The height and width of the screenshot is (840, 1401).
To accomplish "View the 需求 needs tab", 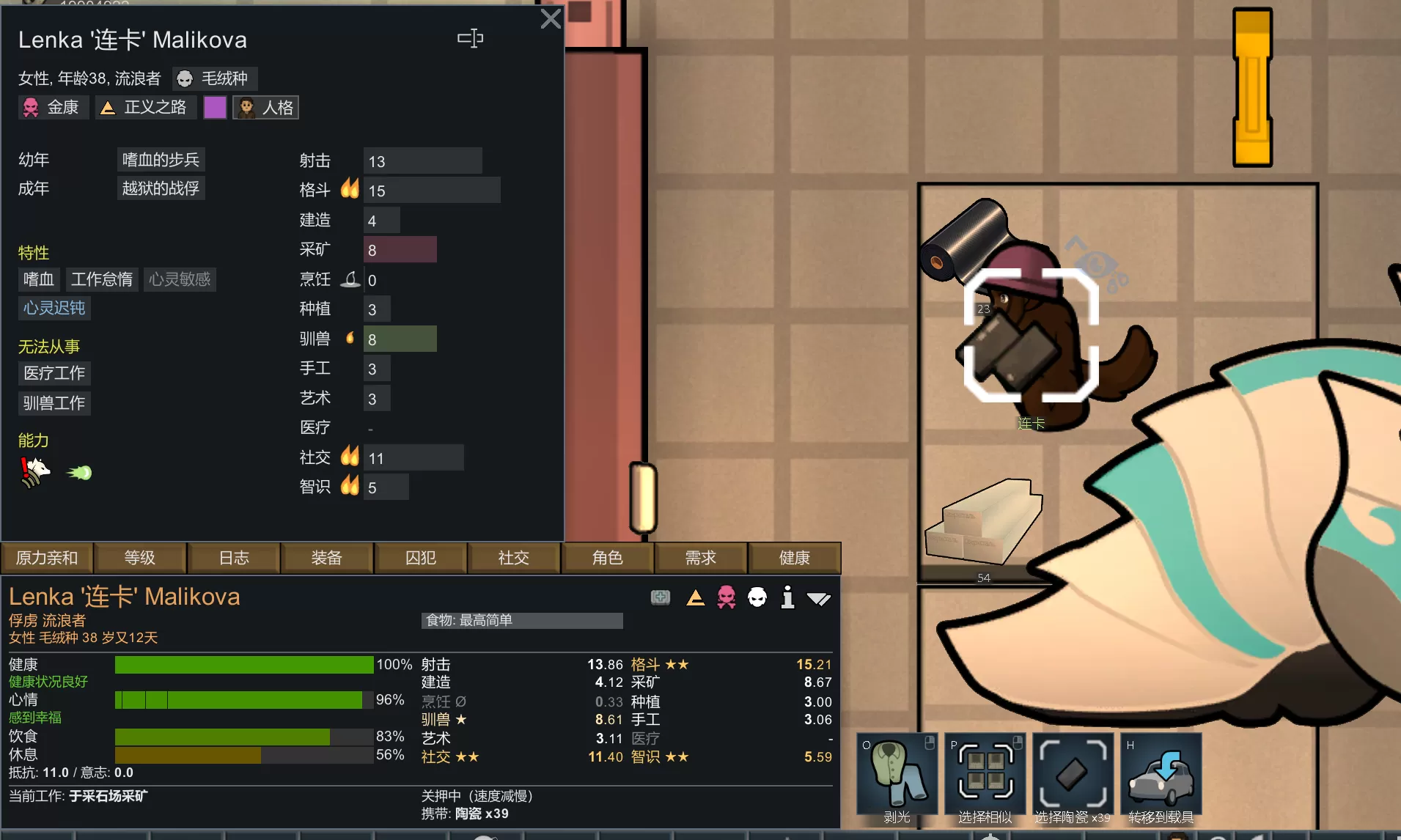I will pos(701,559).
